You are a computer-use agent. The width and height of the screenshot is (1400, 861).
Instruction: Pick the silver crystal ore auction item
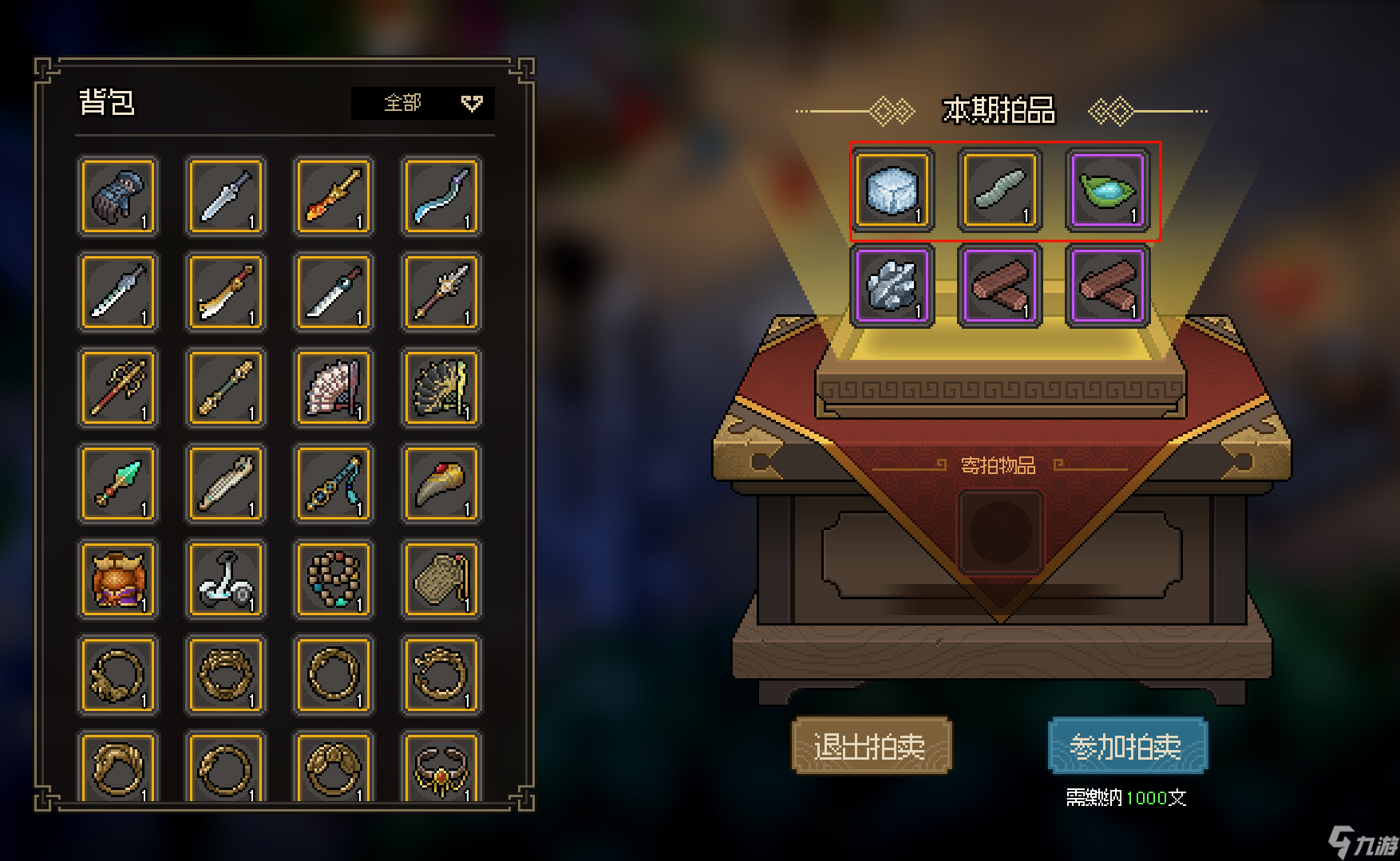coord(892,286)
